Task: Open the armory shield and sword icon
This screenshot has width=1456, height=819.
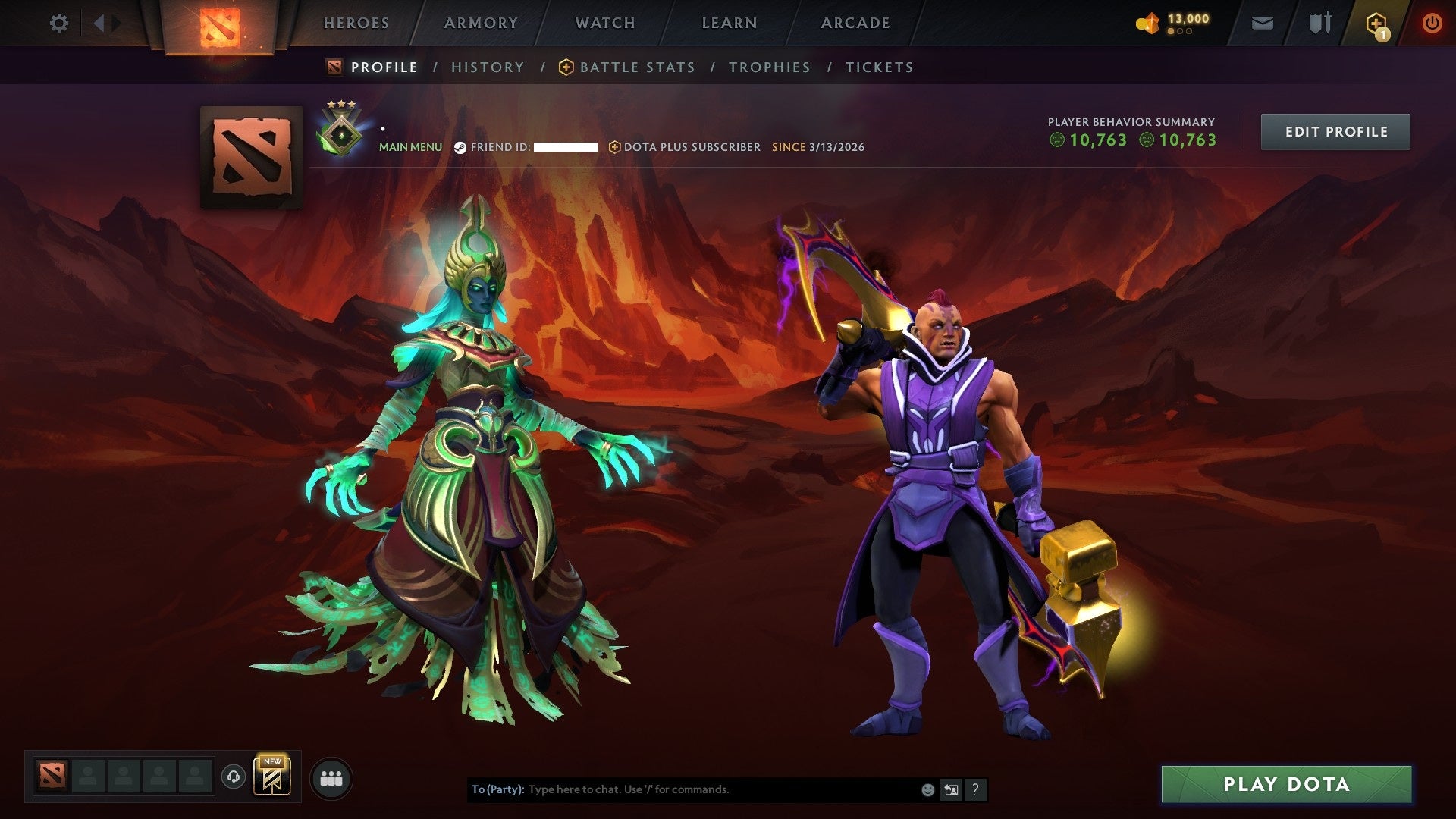Action: tap(1319, 23)
